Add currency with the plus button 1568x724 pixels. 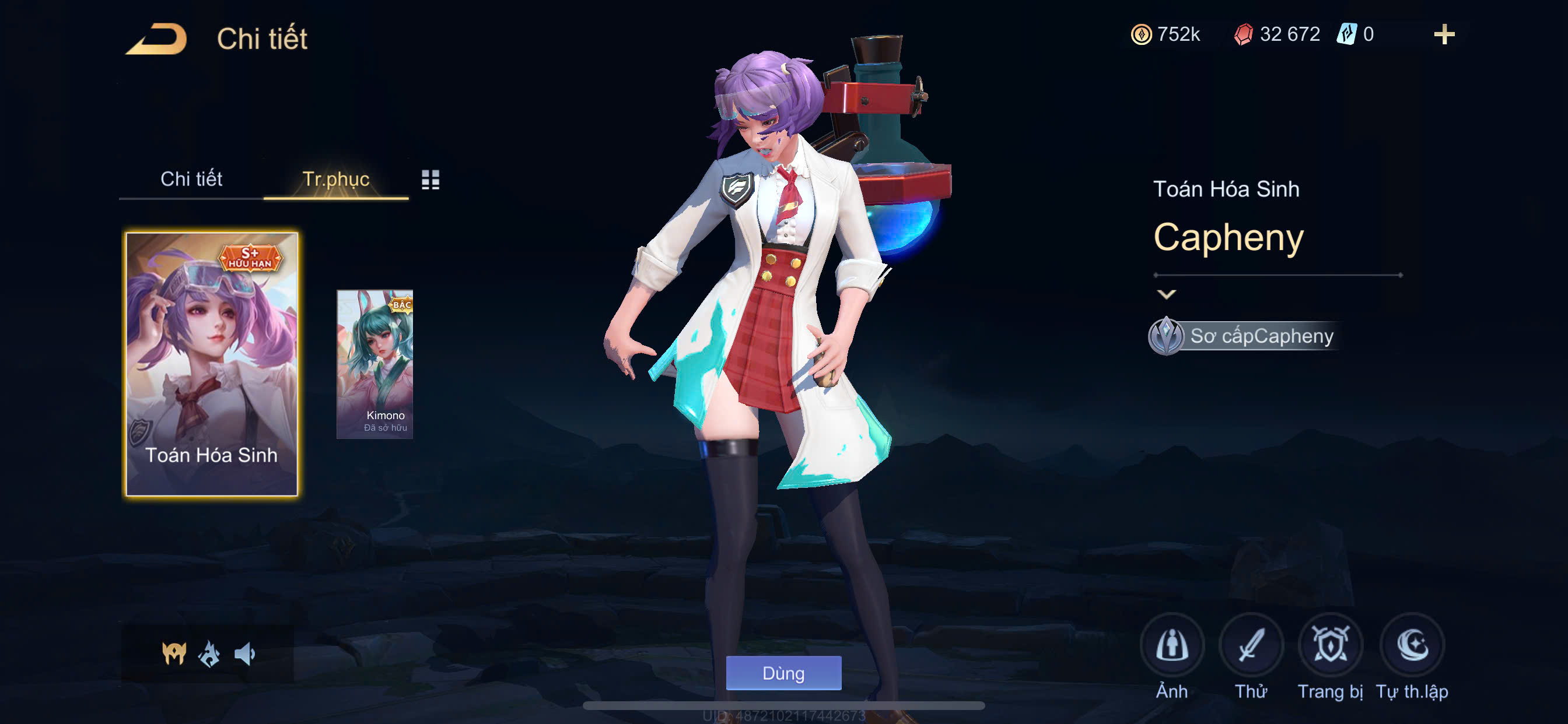tap(1444, 34)
